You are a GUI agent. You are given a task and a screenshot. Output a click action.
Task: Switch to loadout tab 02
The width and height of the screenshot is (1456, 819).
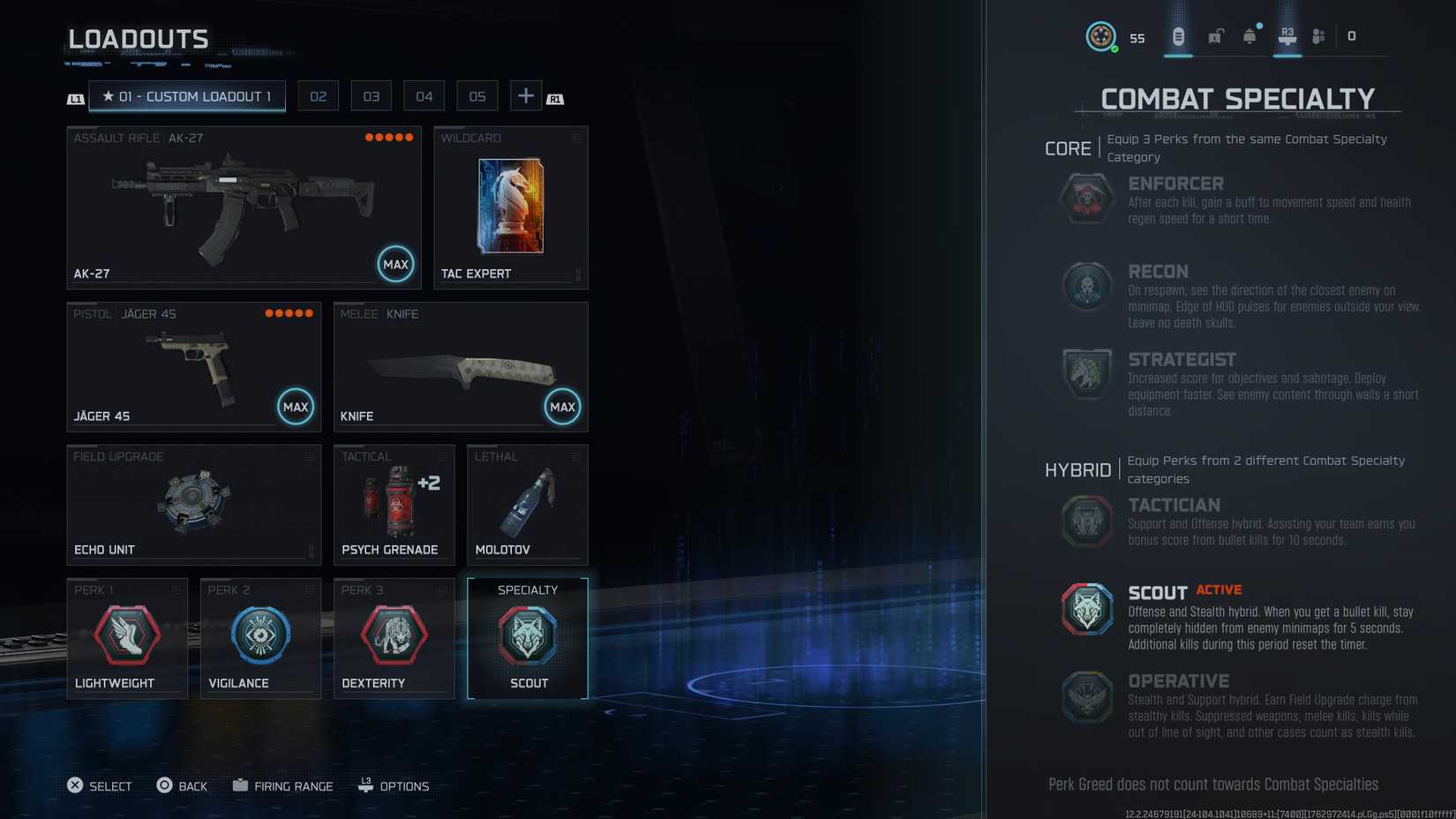click(319, 96)
